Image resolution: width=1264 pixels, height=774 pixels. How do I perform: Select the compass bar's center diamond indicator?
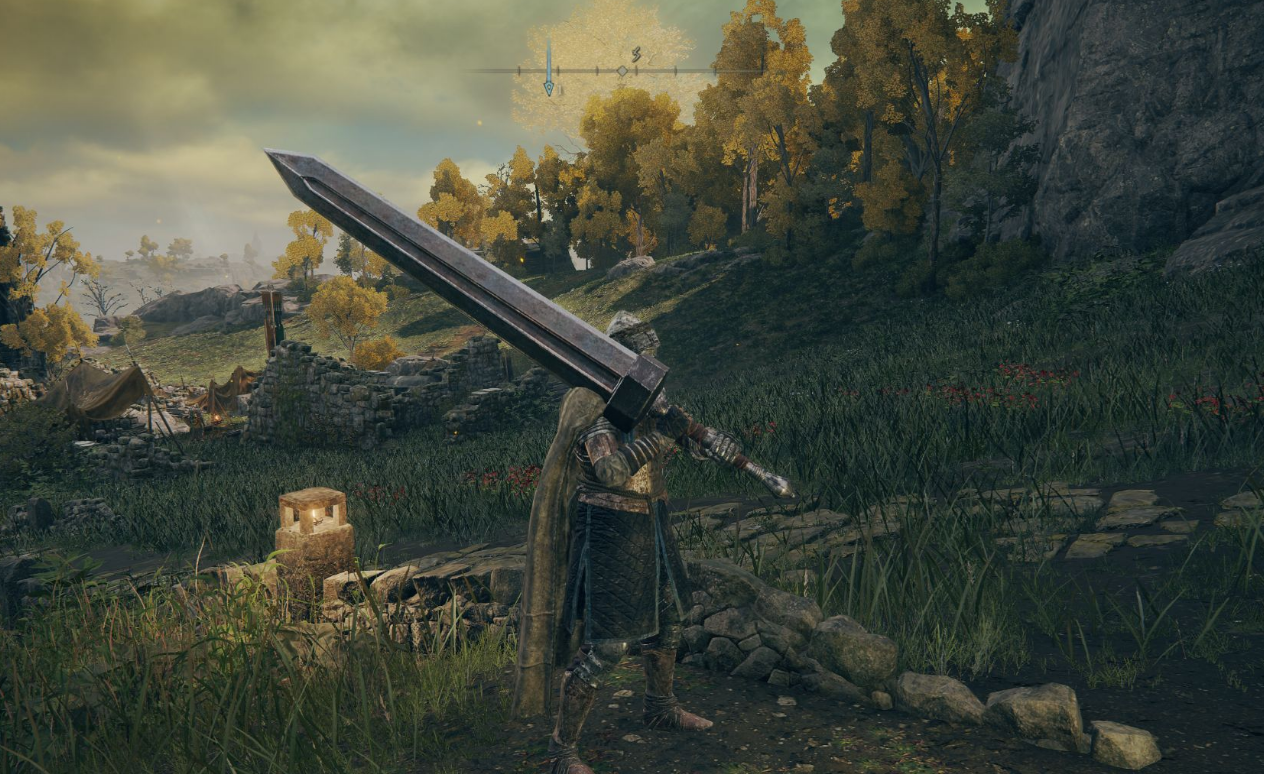click(621, 71)
